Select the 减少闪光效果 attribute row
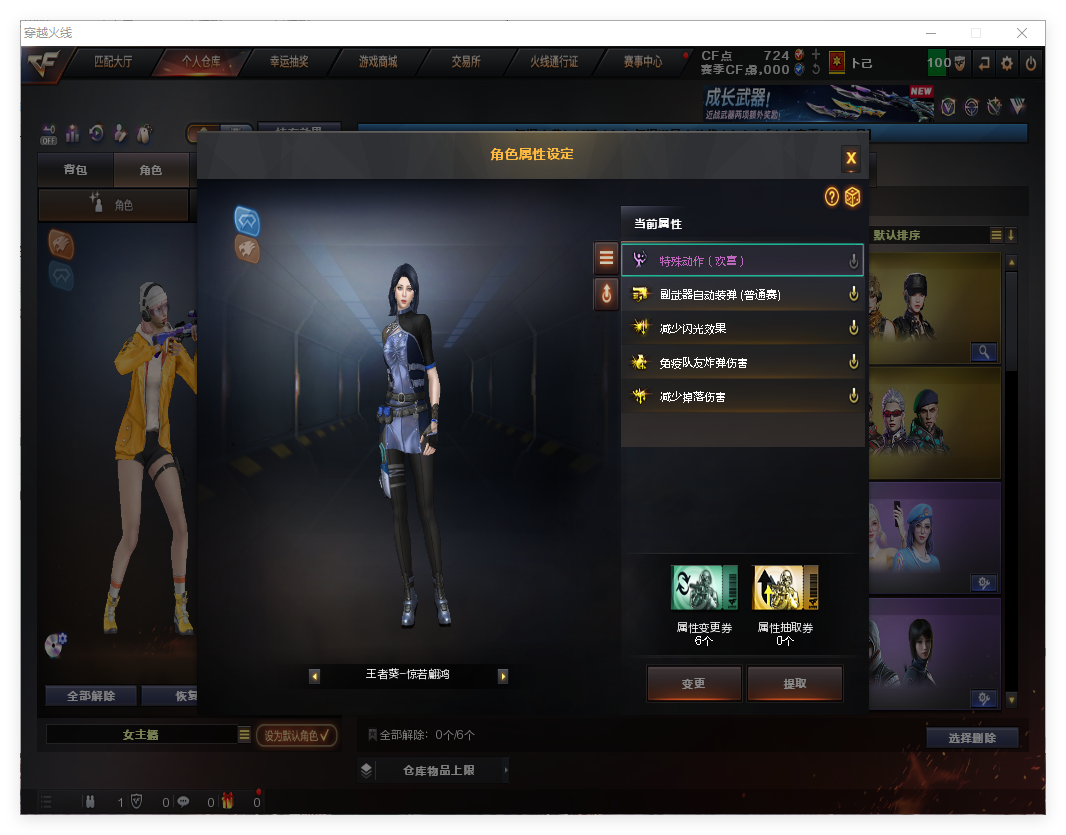The image size is (1066, 835). coord(742,328)
